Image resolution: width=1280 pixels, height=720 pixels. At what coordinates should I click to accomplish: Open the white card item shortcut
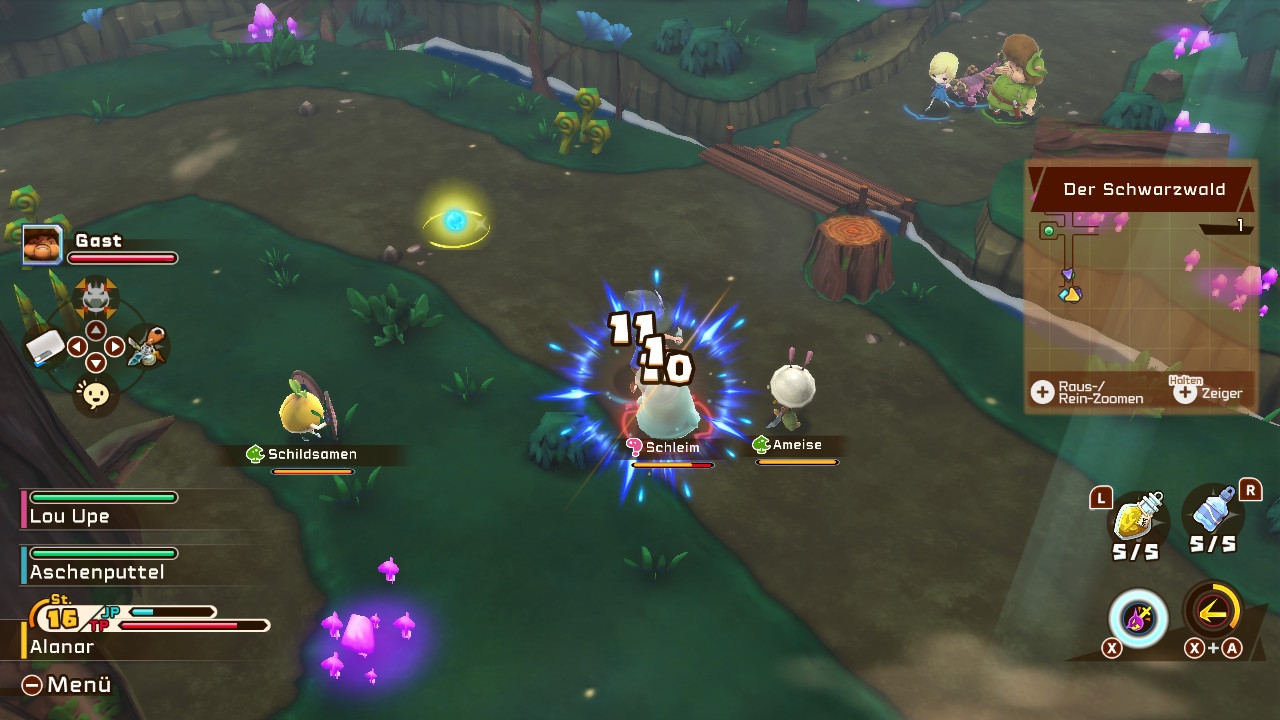coord(44,347)
